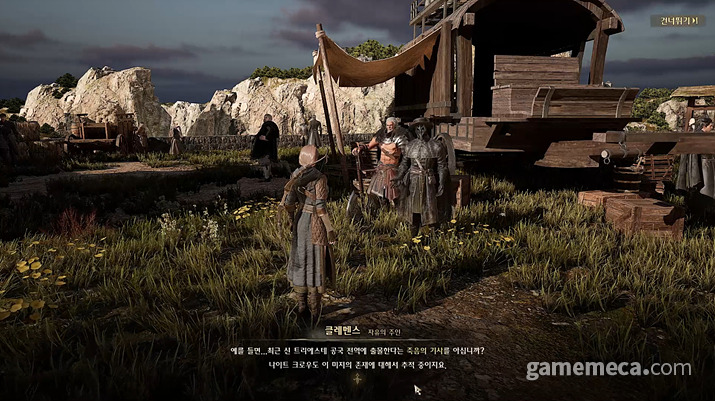The height and width of the screenshot is (401, 715).
Task: Skip the cutscene with the 건너뛰기 button
Action: [677, 20]
